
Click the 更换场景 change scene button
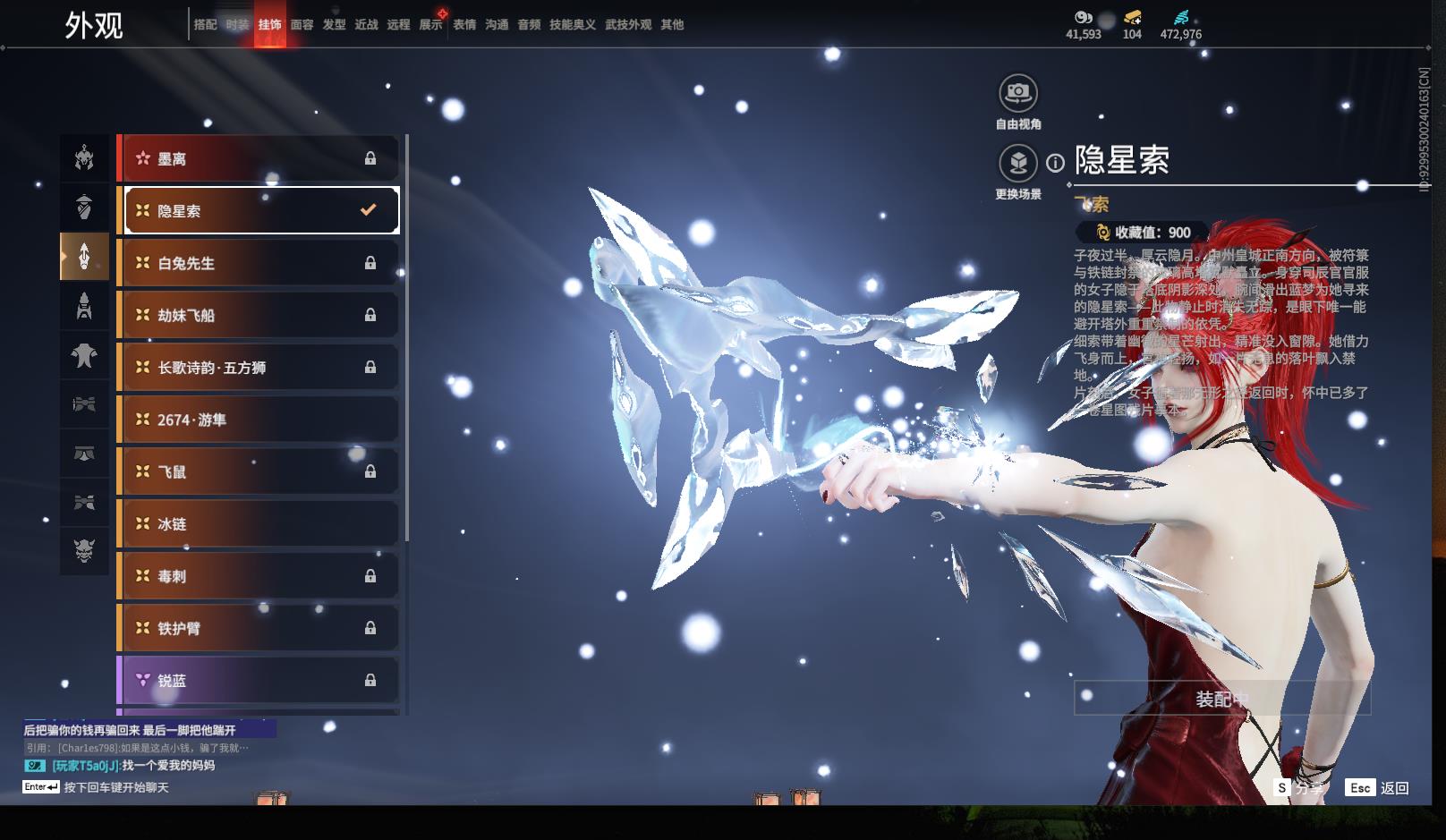pyautogui.click(x=1018, y=164)
